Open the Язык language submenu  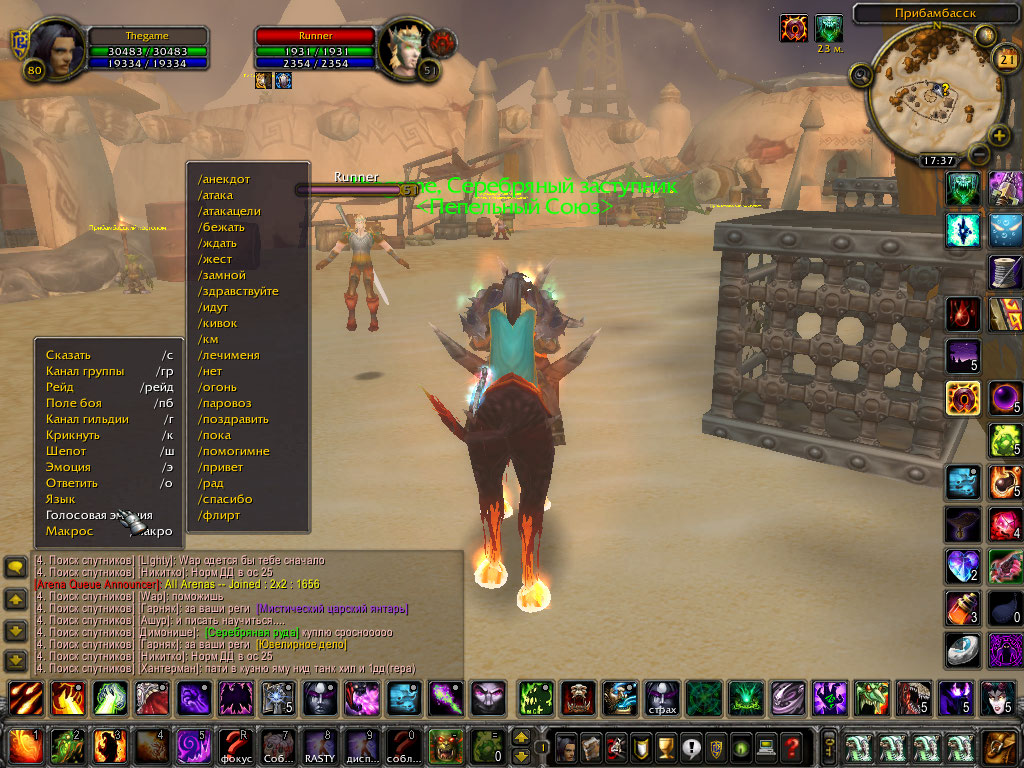pyautogui.click(x=61, y=499)
